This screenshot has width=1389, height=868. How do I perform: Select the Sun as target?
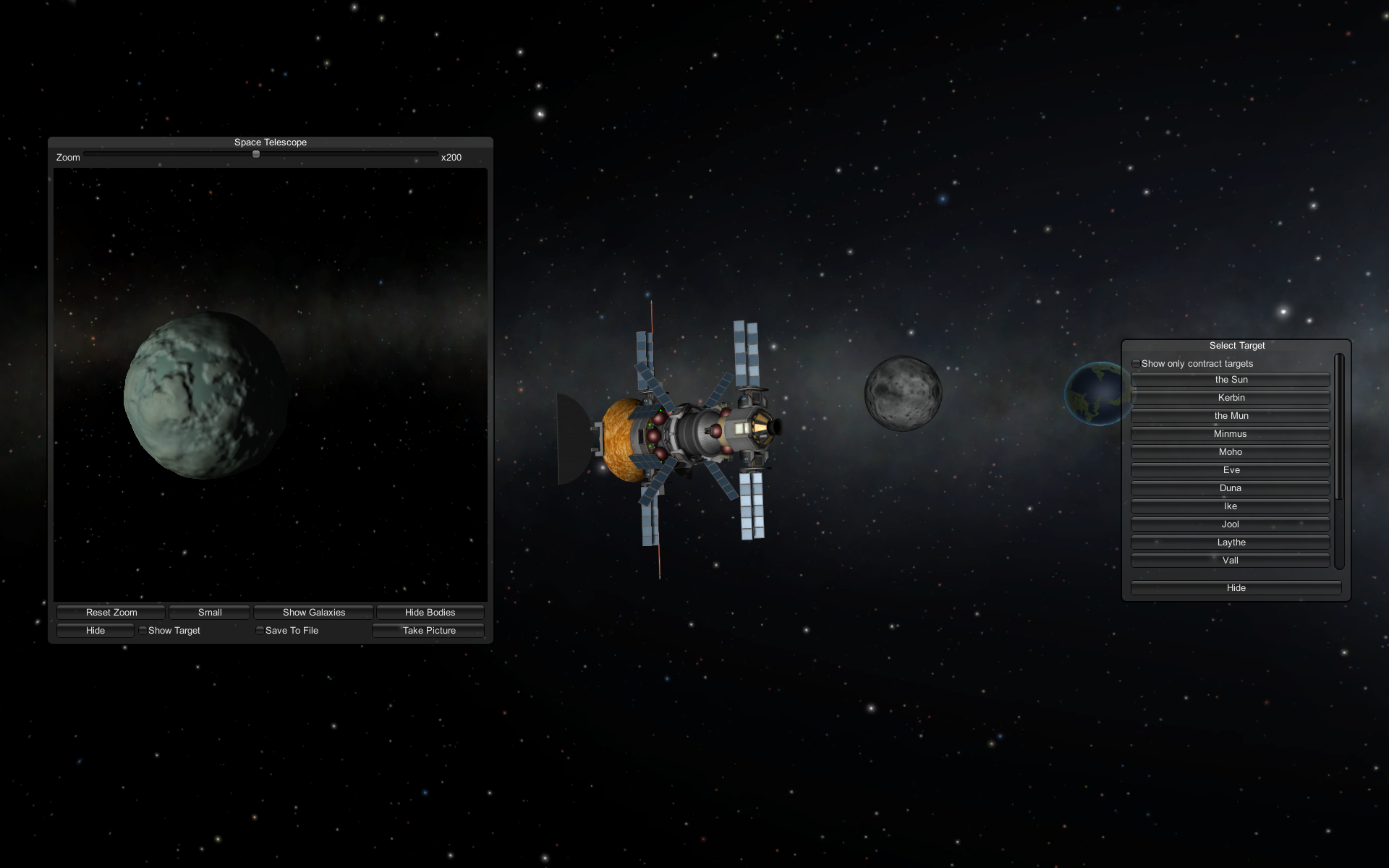pyautogui.click(x=1231, y=380)
